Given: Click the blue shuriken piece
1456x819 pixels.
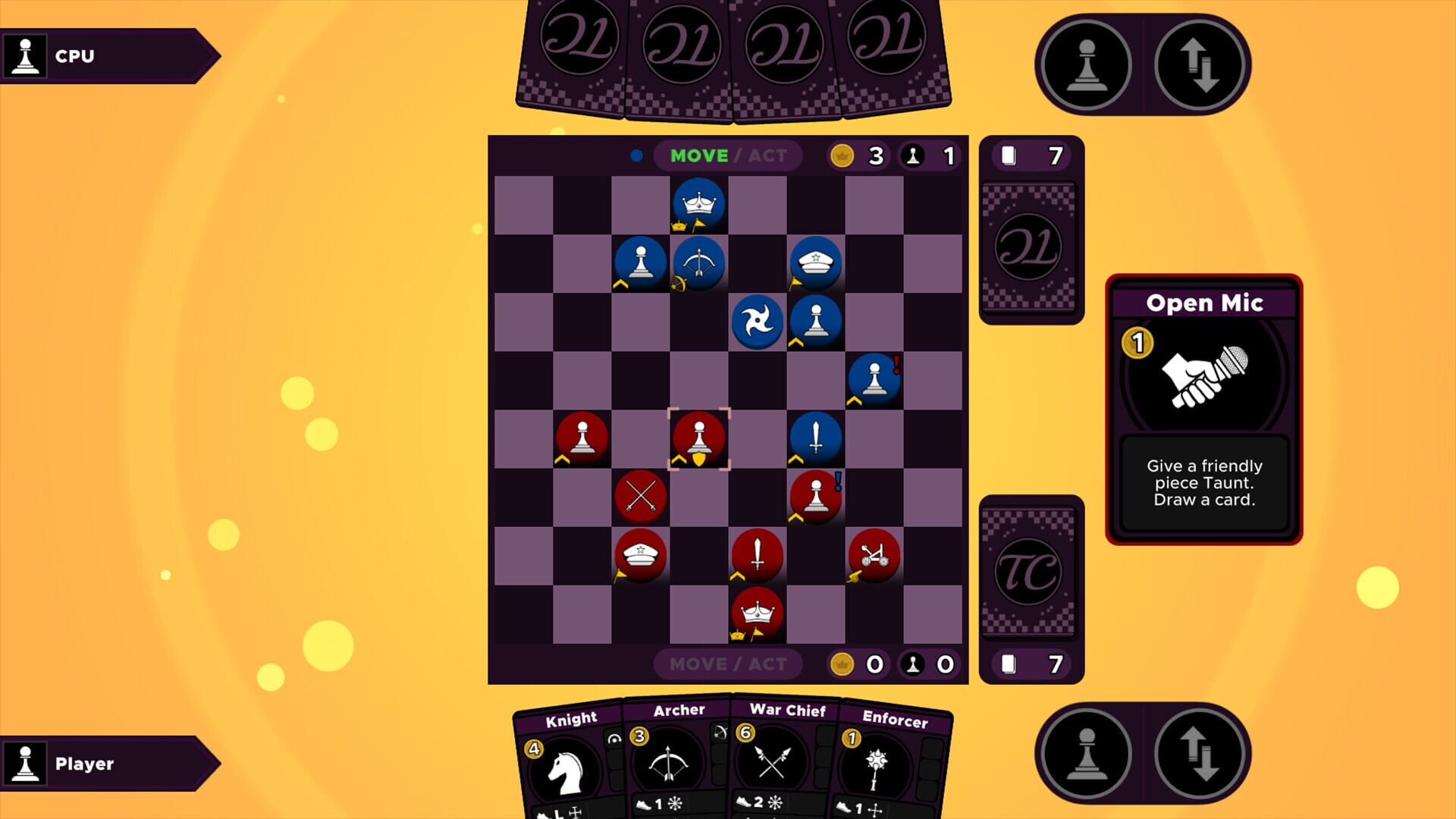Looking at the screenshot, I should [758, 322].
